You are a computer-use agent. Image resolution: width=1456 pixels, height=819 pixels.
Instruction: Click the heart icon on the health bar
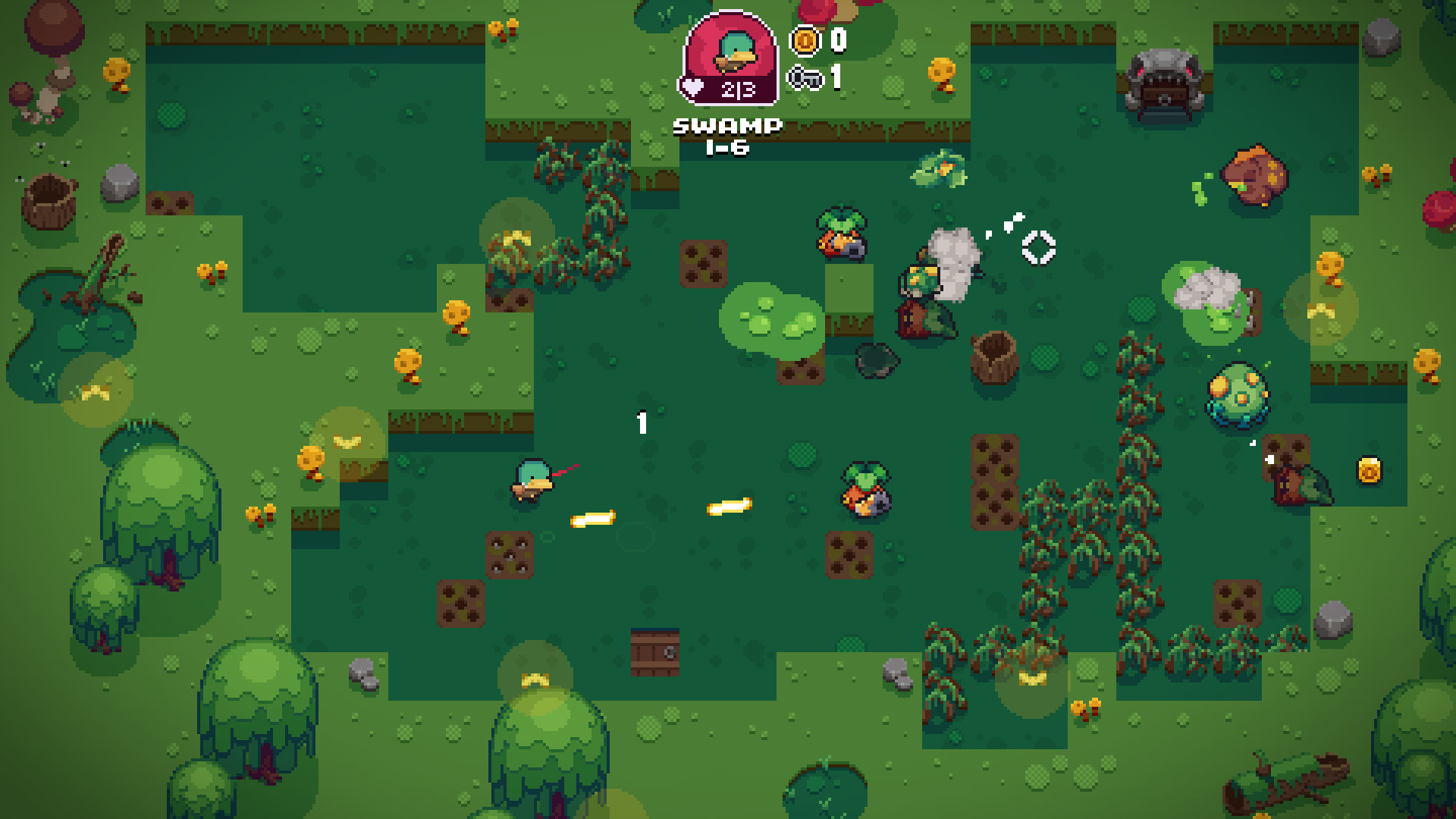pos(692,86)
